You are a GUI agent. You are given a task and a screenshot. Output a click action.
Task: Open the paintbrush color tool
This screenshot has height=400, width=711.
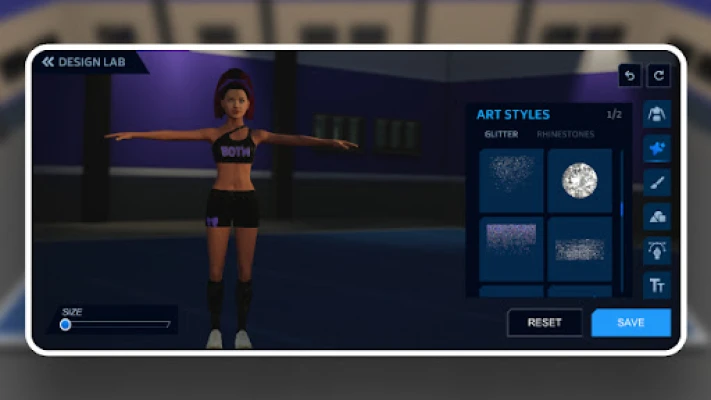tap(657, 182)
